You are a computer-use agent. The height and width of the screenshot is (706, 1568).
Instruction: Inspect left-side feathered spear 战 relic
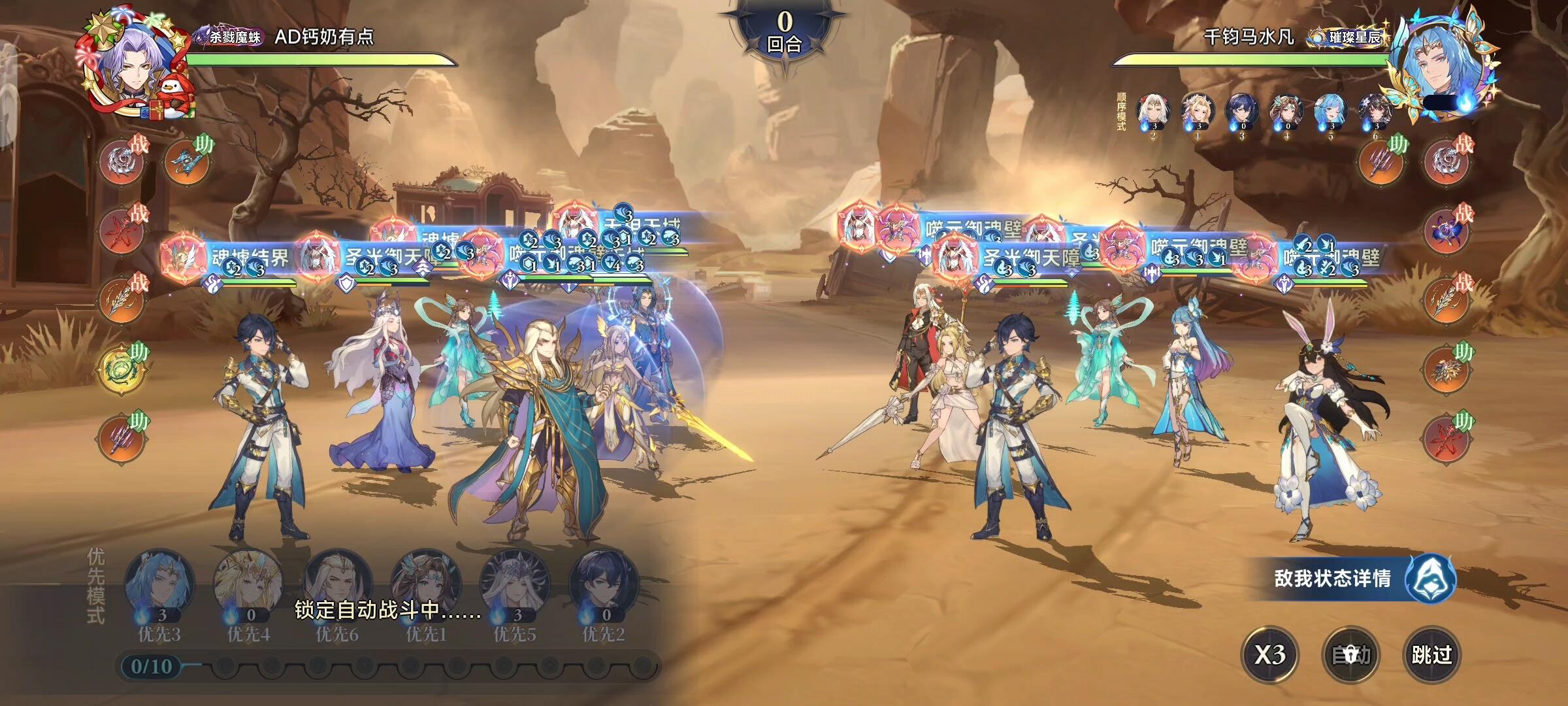[x=123, y=299]
